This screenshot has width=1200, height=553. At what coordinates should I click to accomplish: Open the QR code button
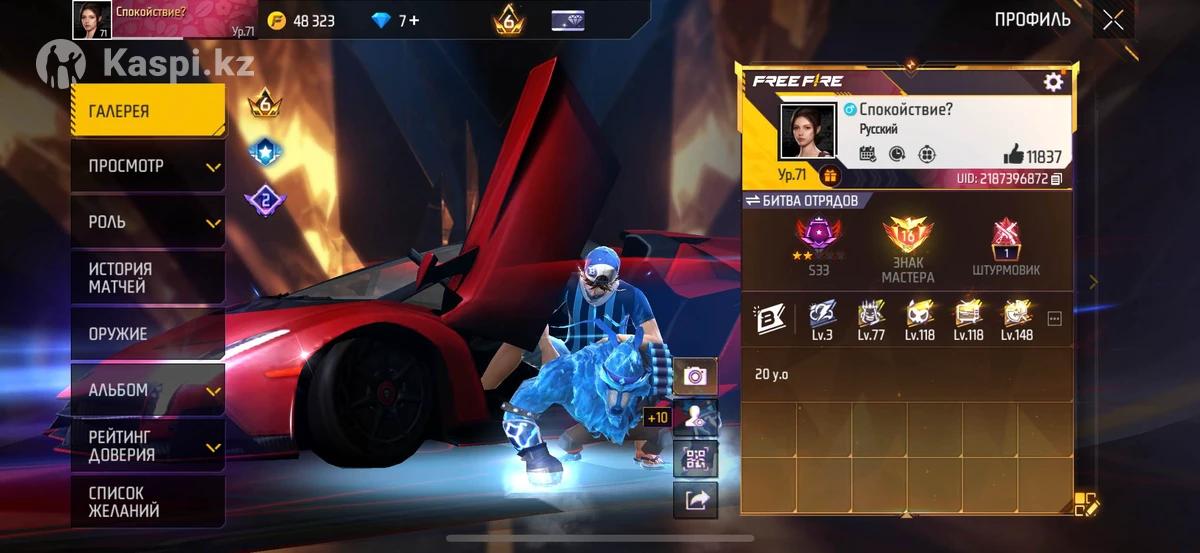695,459
